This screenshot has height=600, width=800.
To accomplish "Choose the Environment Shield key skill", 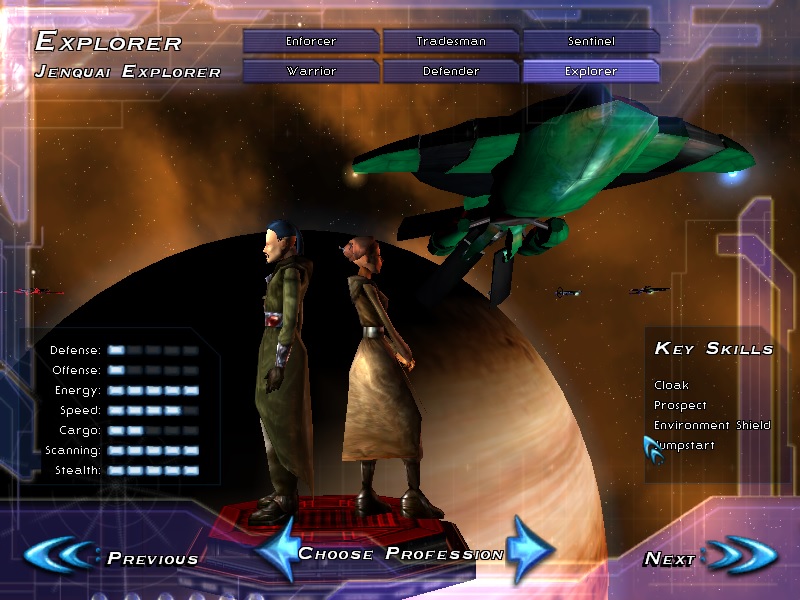I will coord(712,425).
